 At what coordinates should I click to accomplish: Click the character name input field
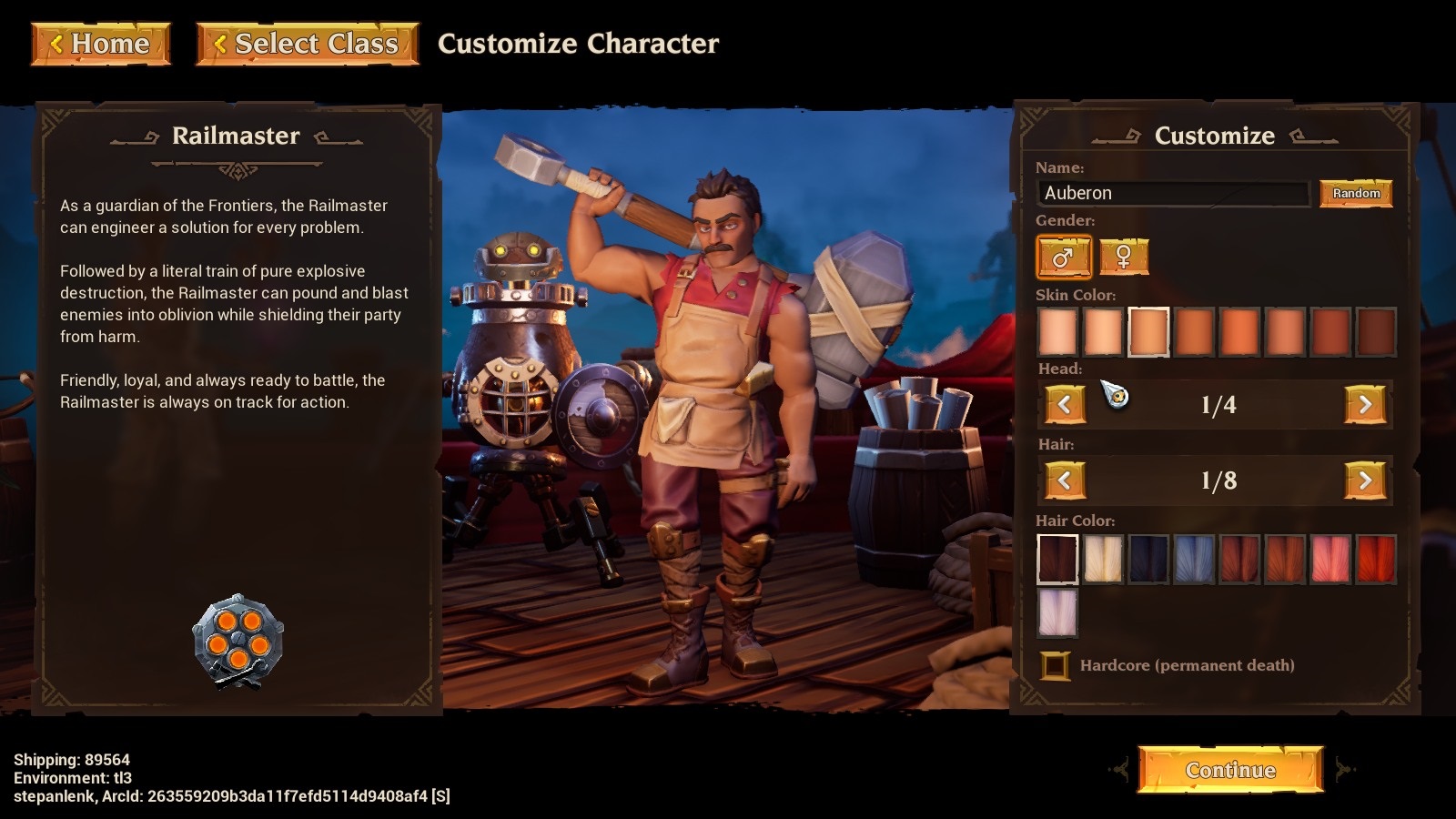coord(1172,193)
